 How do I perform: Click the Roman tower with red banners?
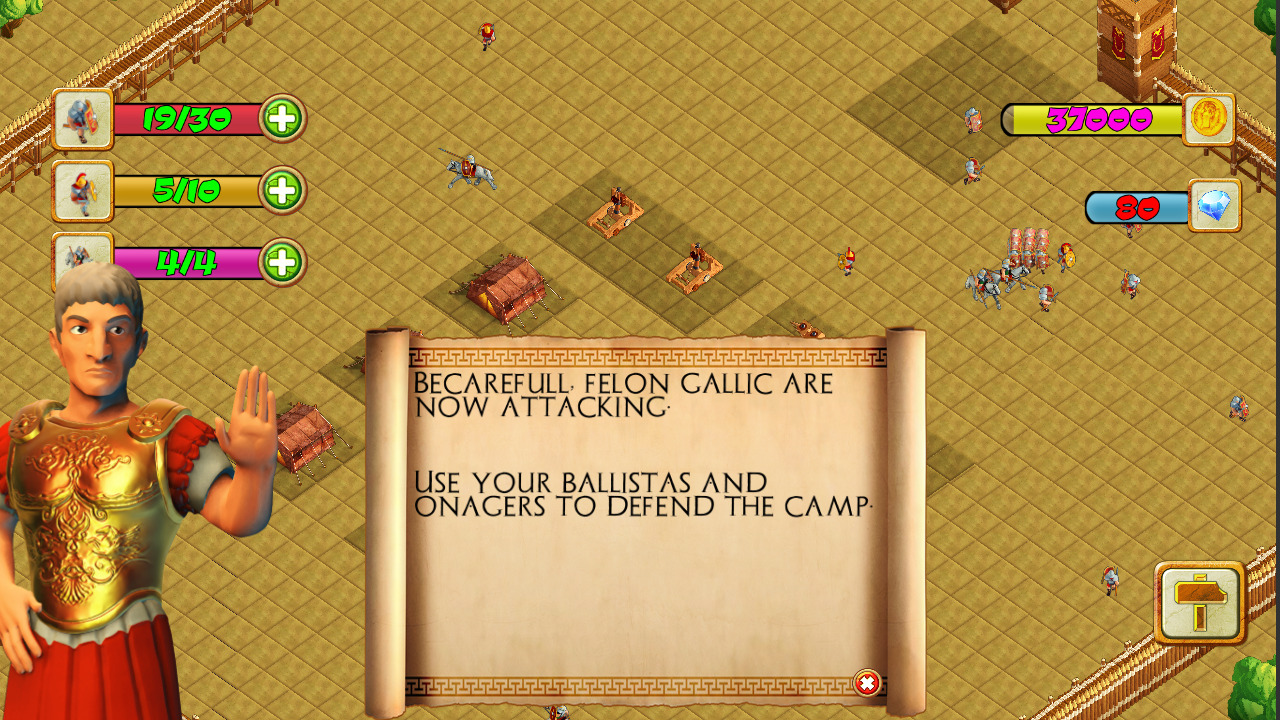click(1137, 45)
